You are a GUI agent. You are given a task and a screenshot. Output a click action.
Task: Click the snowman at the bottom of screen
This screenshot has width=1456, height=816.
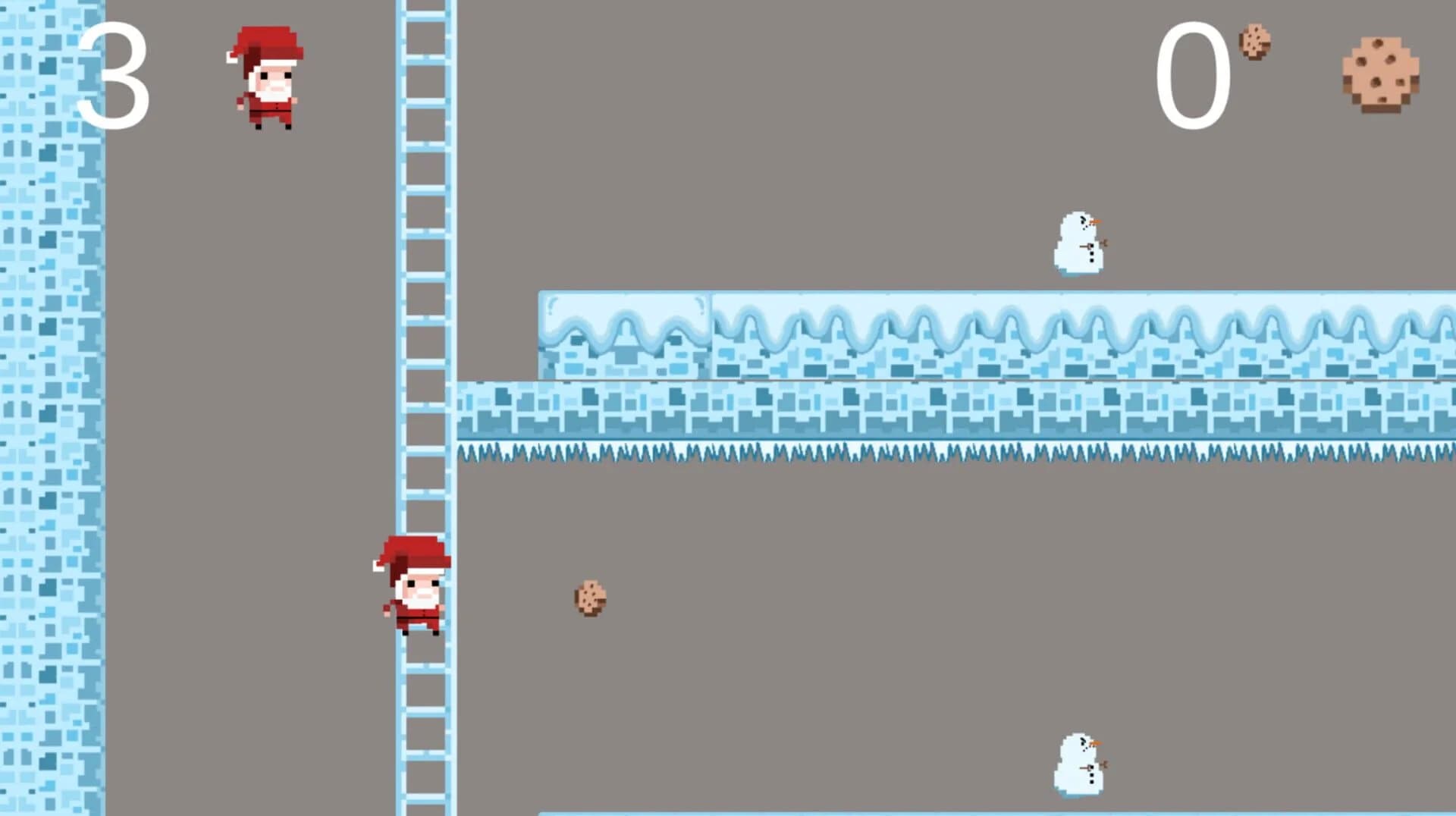coord(1080,764)
